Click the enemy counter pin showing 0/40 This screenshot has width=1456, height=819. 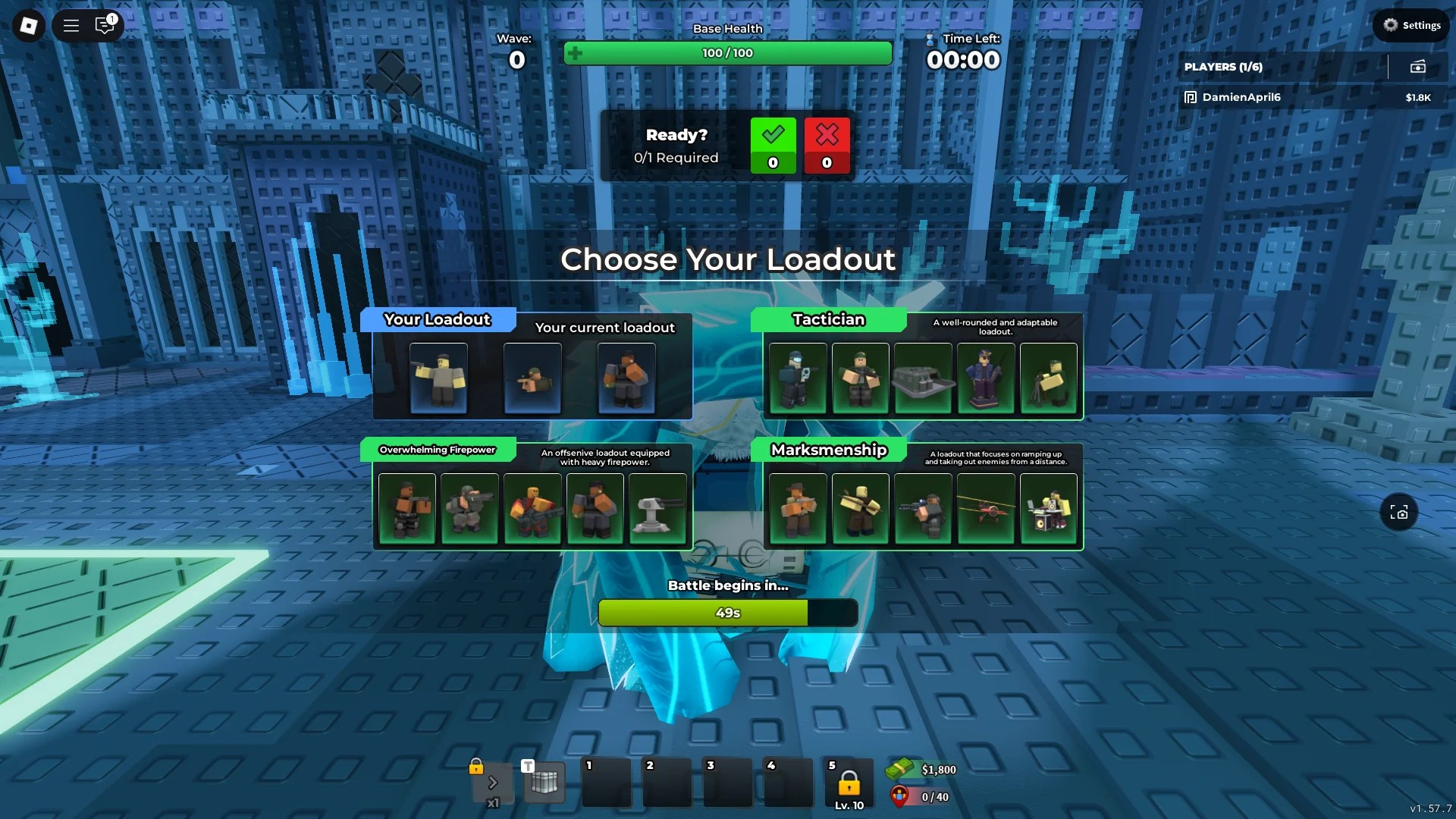(x=899, y=797)
